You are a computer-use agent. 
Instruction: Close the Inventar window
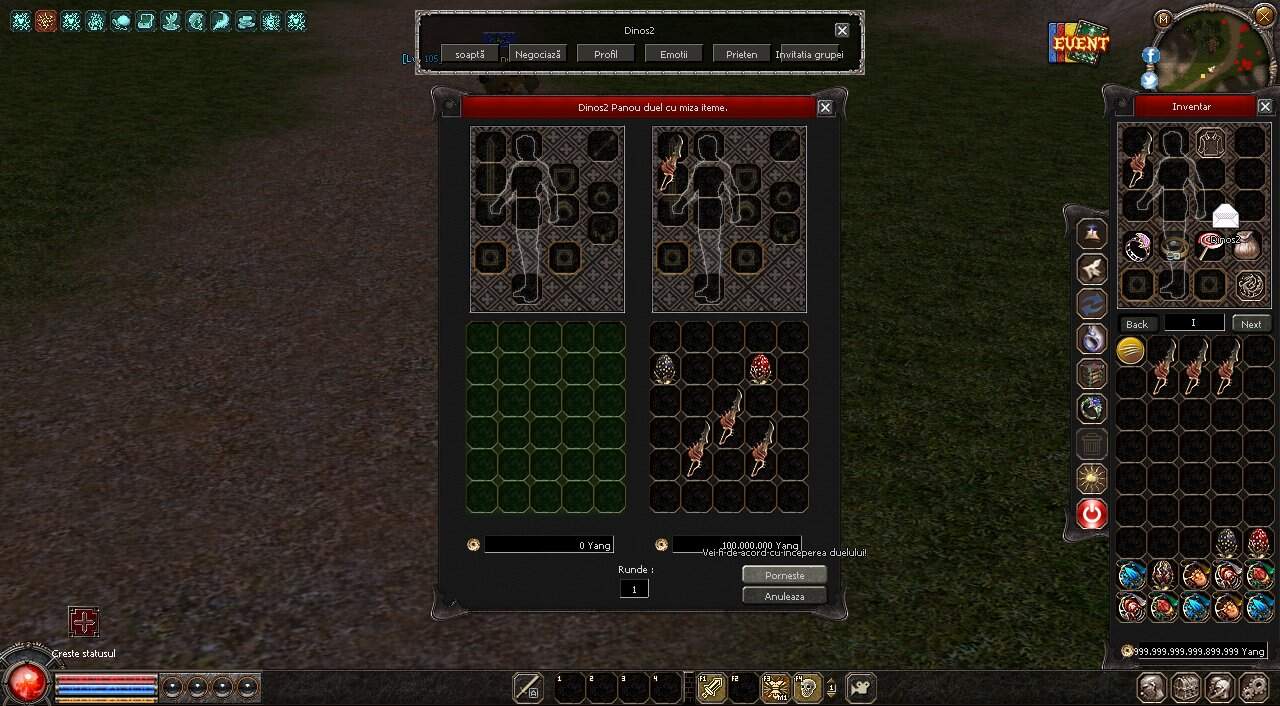pyautogui.click(x=1265, y=107)
